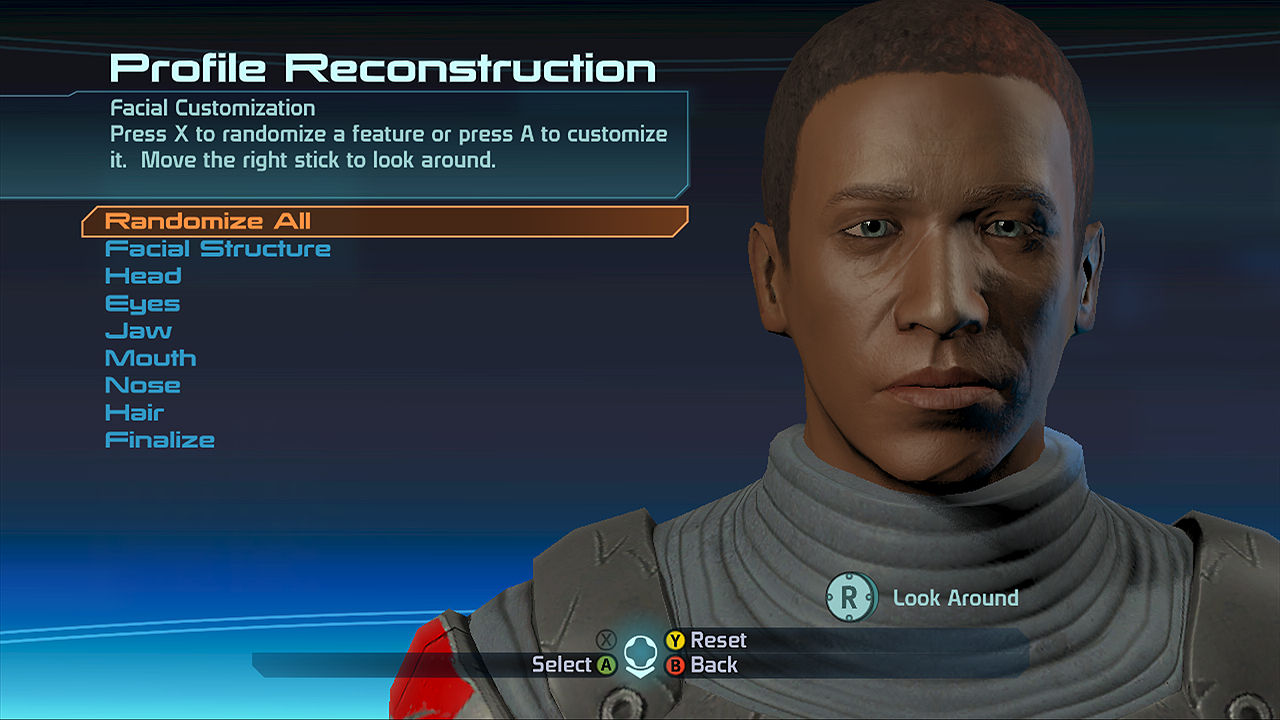Viewport: 1280px width, 720px height.
Task: Select the Randomize All option
Action: click(208, 221)
